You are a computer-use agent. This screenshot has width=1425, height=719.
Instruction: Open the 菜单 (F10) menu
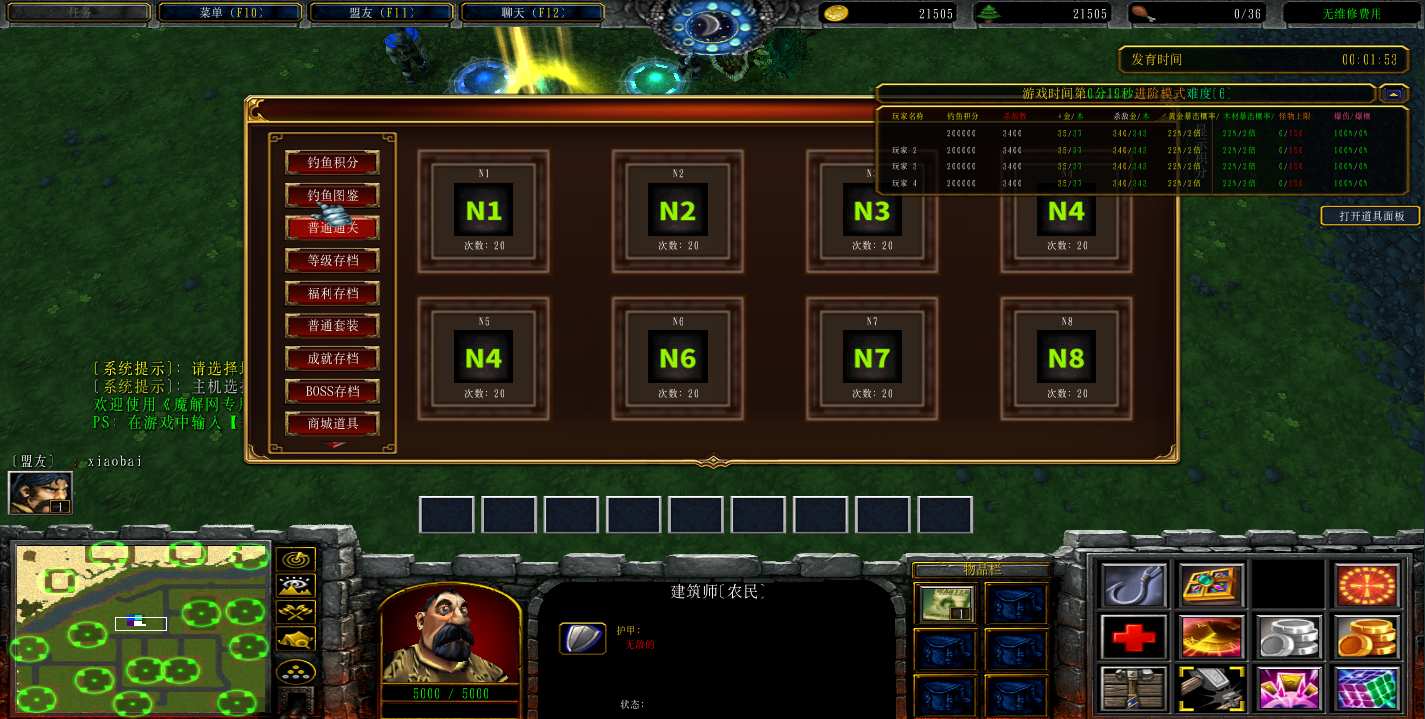(231, 13)
